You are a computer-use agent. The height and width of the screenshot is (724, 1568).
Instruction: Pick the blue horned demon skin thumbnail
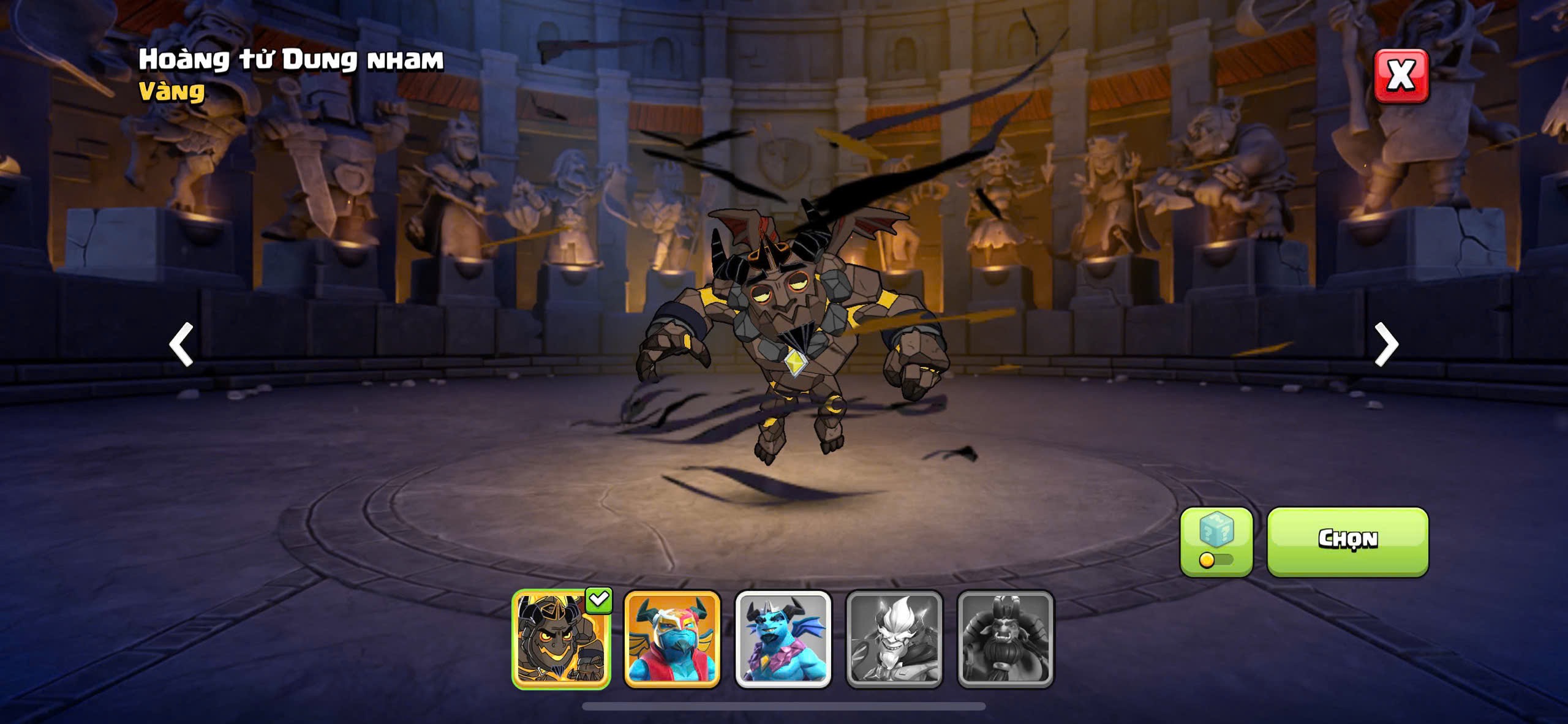pyautogui.click(x=783, y=639)
